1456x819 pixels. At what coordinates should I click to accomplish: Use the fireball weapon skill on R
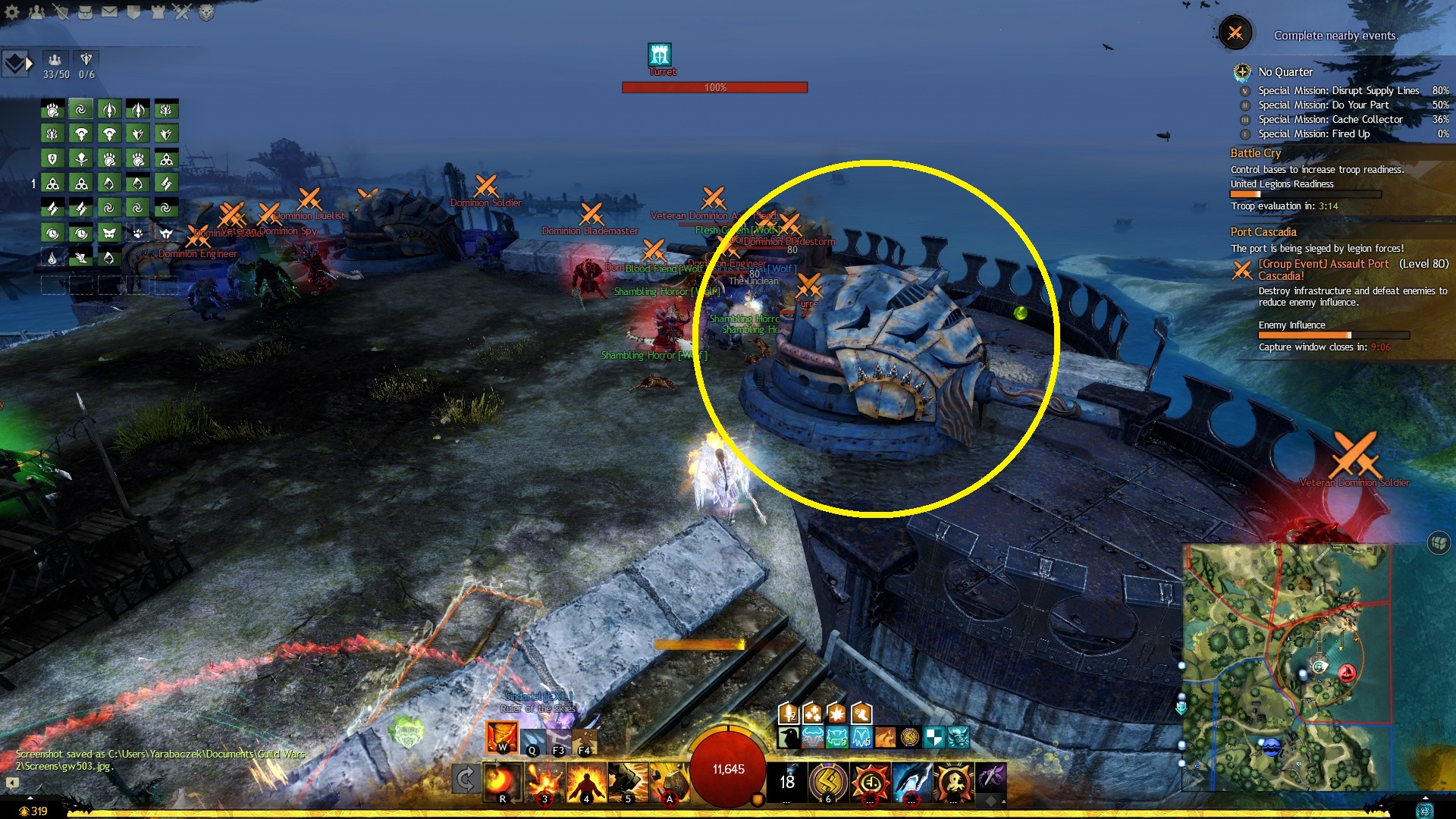(x=502, y=780)
